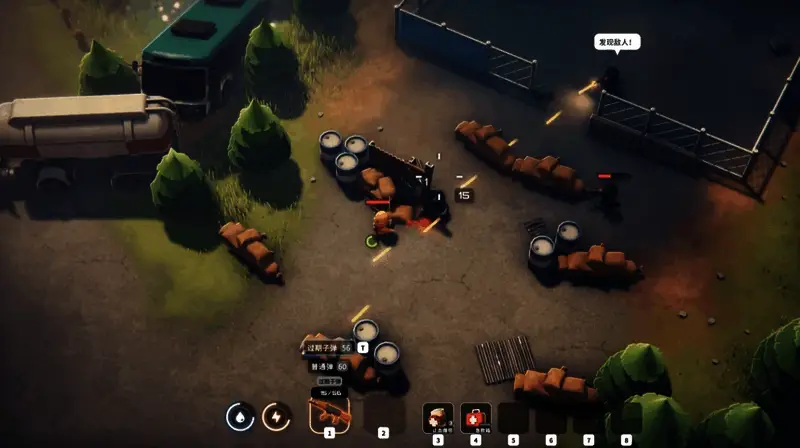The height and width of the screenshot is (448, 800).
Task: Click the water droplet status icon
Action: (241, 416)
